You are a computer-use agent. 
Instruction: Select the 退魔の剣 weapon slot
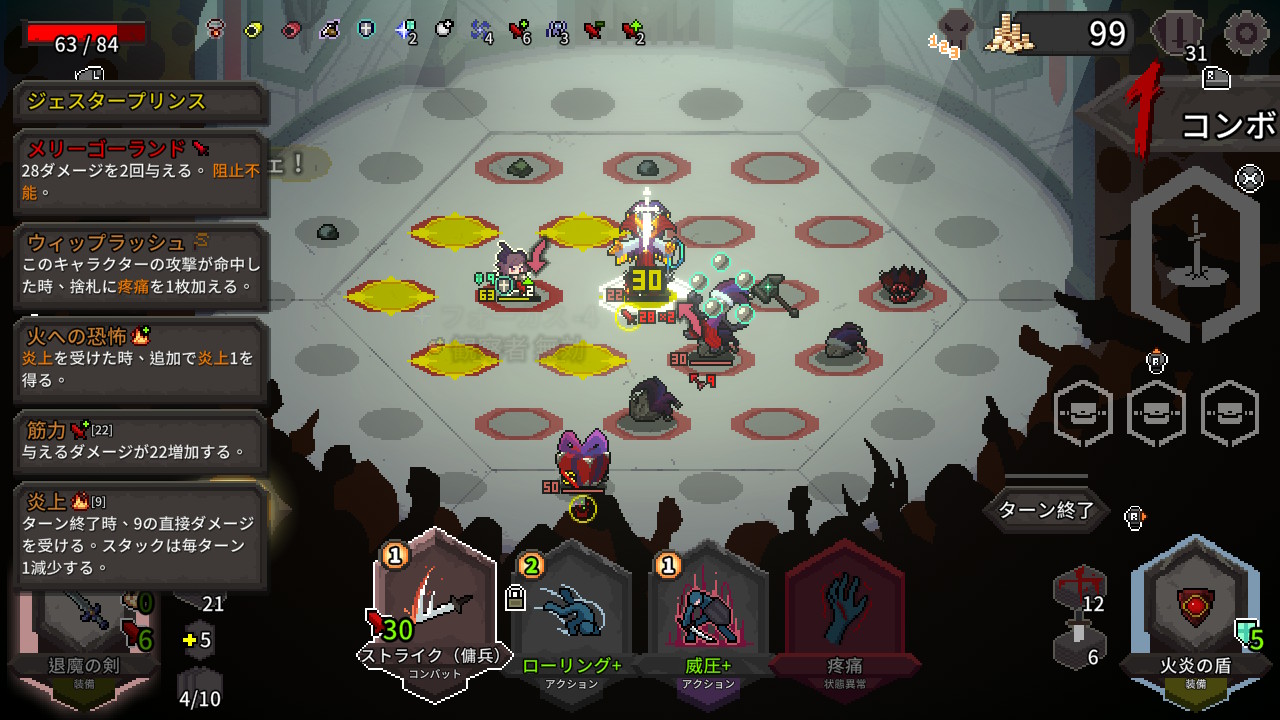84,625
